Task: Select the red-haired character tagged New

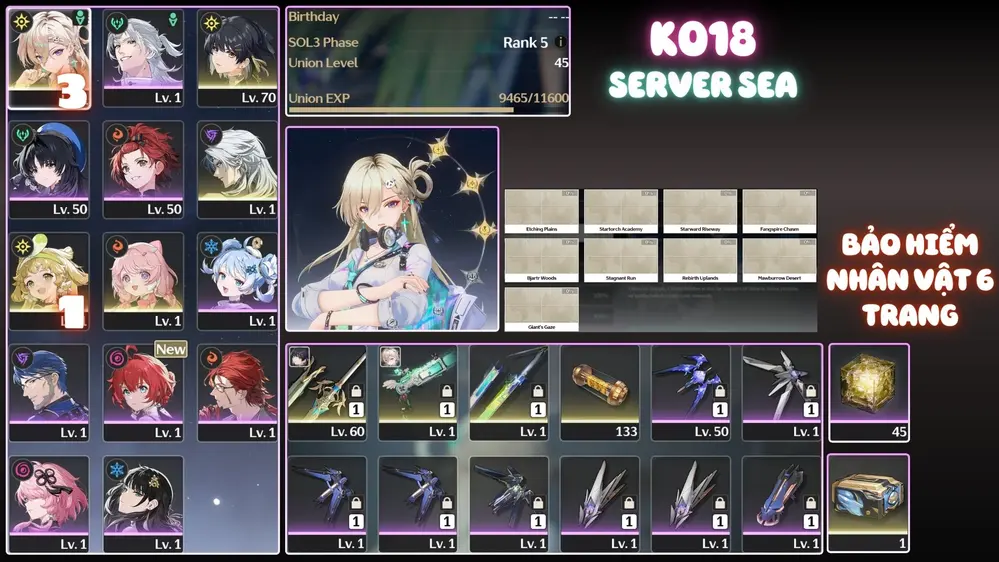Action: pyautogui.click(x=143, y=393)
